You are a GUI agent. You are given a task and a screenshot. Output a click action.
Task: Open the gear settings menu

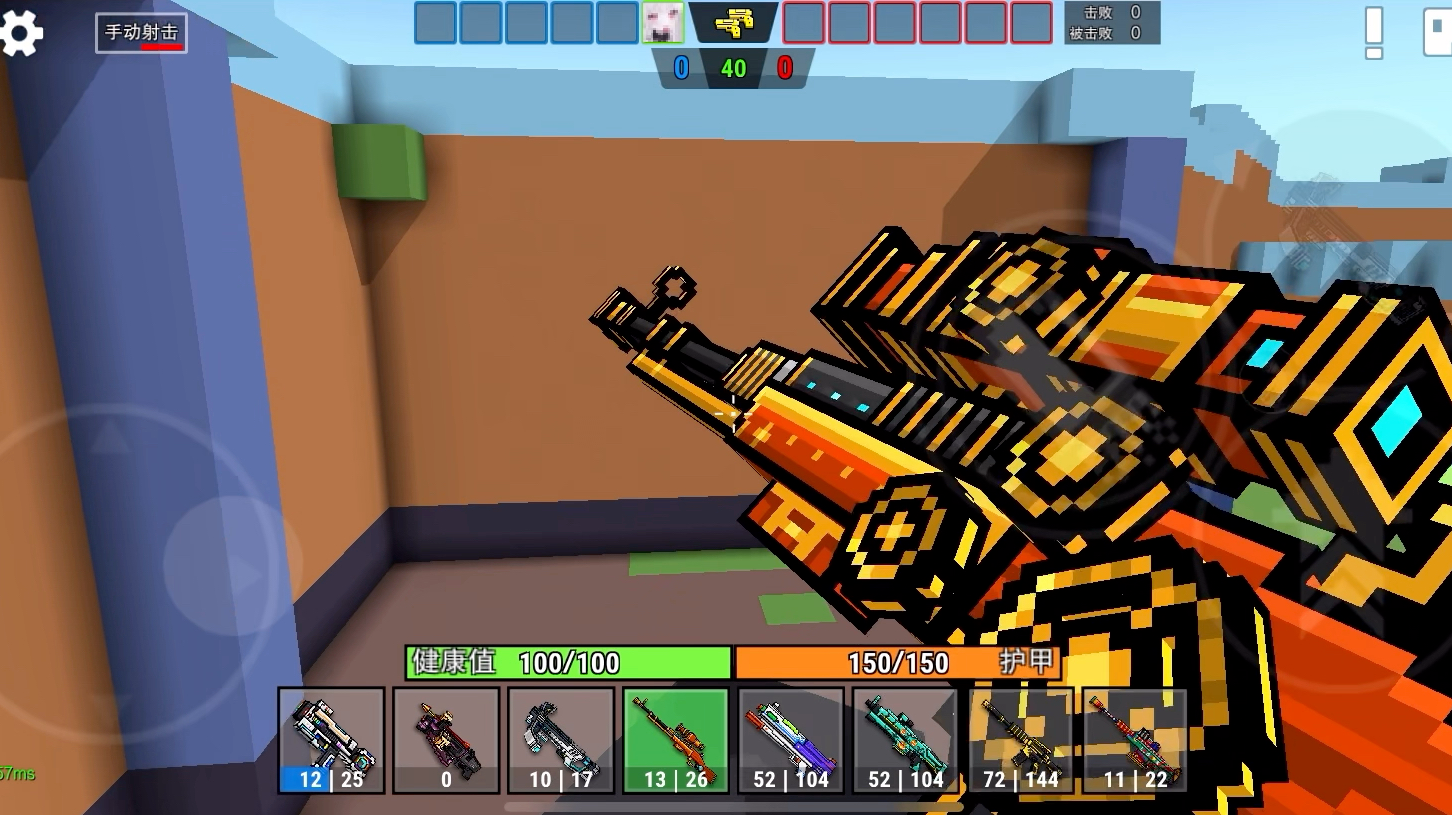22,34
